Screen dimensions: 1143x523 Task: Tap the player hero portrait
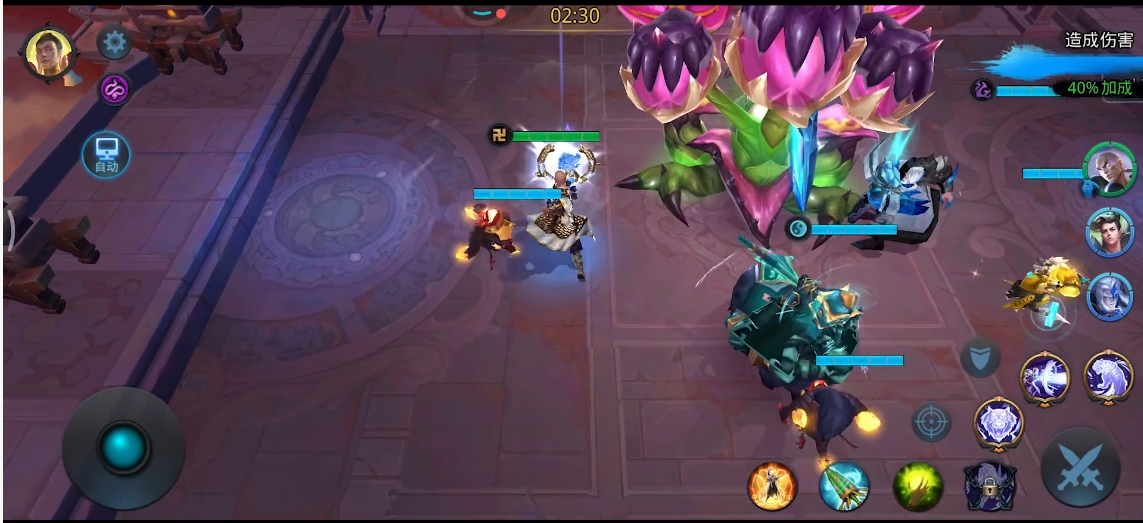[49, 53]
